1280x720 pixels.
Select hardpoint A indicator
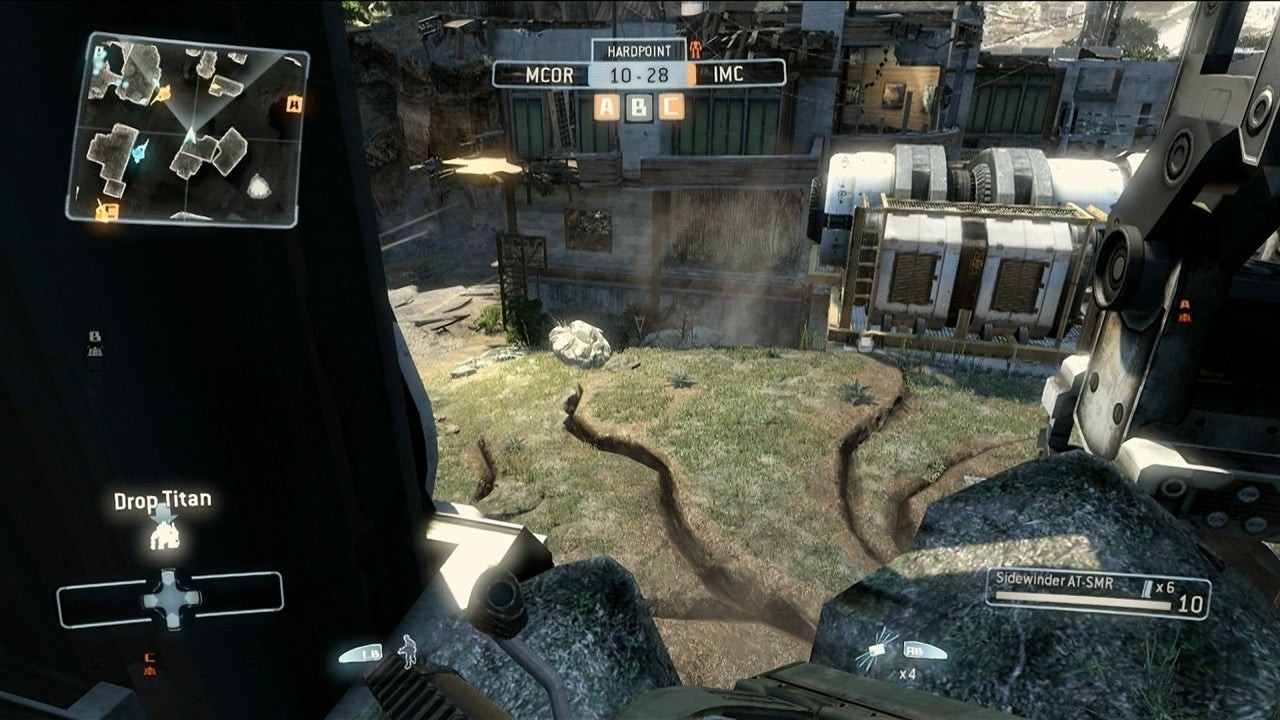(606, 106)
